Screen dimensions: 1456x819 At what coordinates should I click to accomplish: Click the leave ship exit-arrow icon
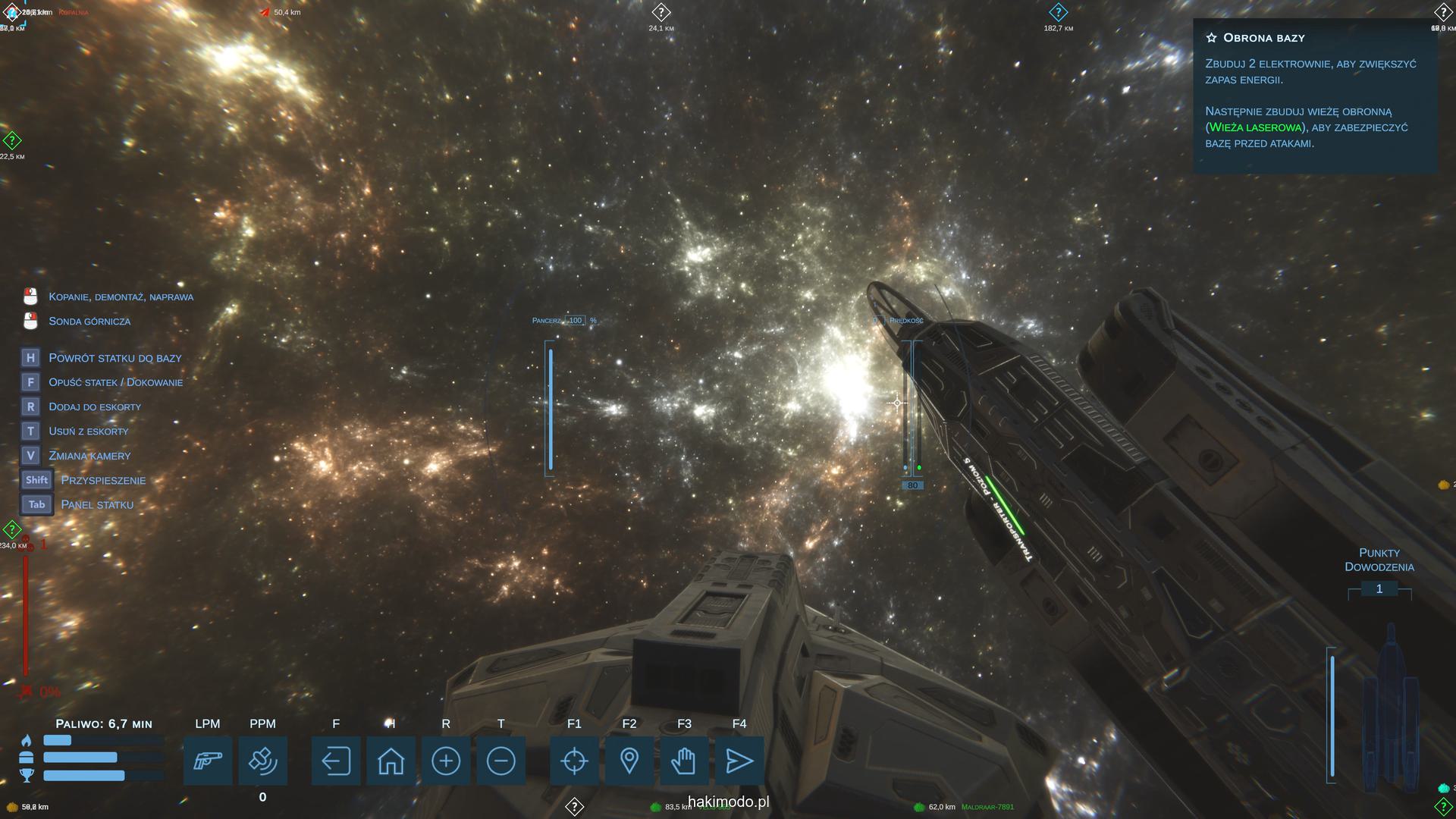(x=336, y=761)
